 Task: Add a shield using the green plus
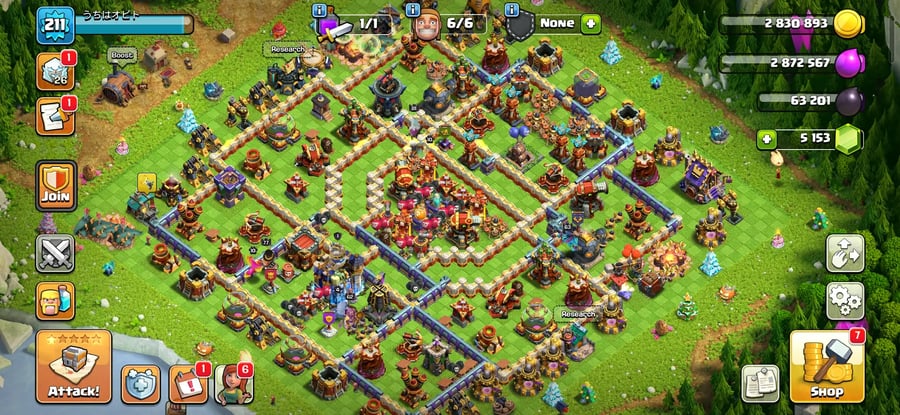tap(590, 22)
